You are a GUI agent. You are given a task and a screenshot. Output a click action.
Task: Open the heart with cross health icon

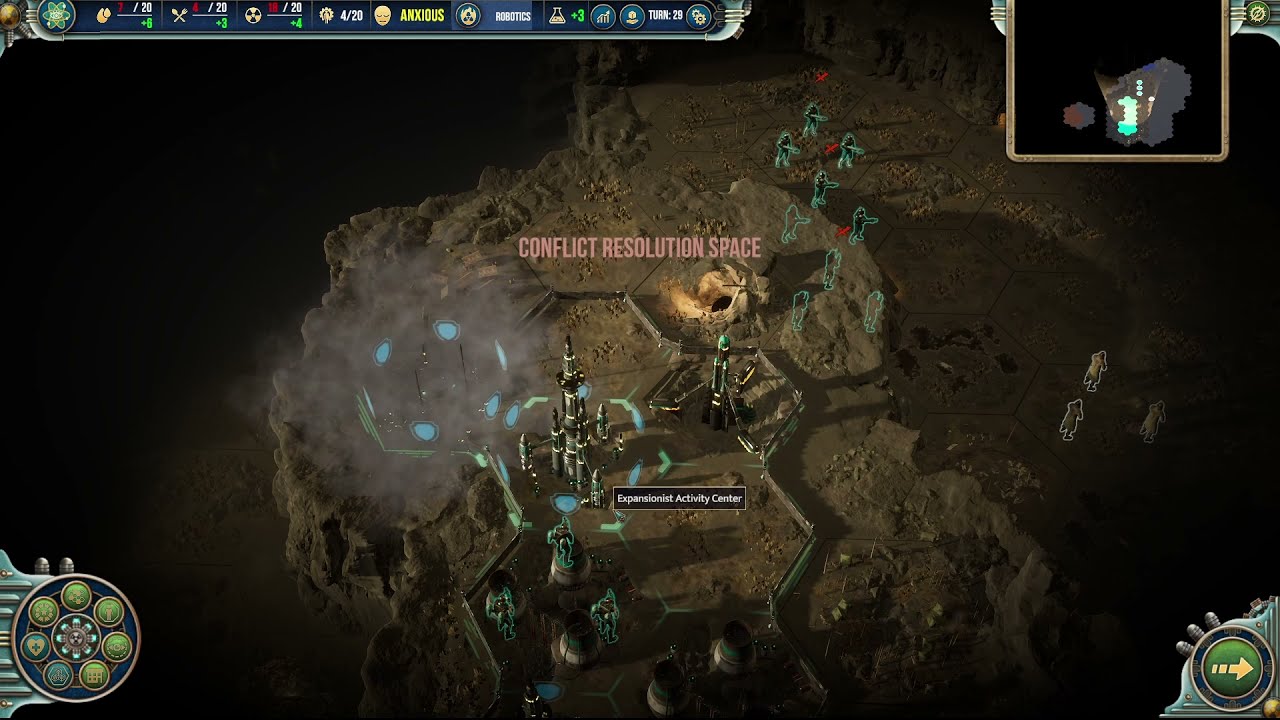[x=35, y=645]
